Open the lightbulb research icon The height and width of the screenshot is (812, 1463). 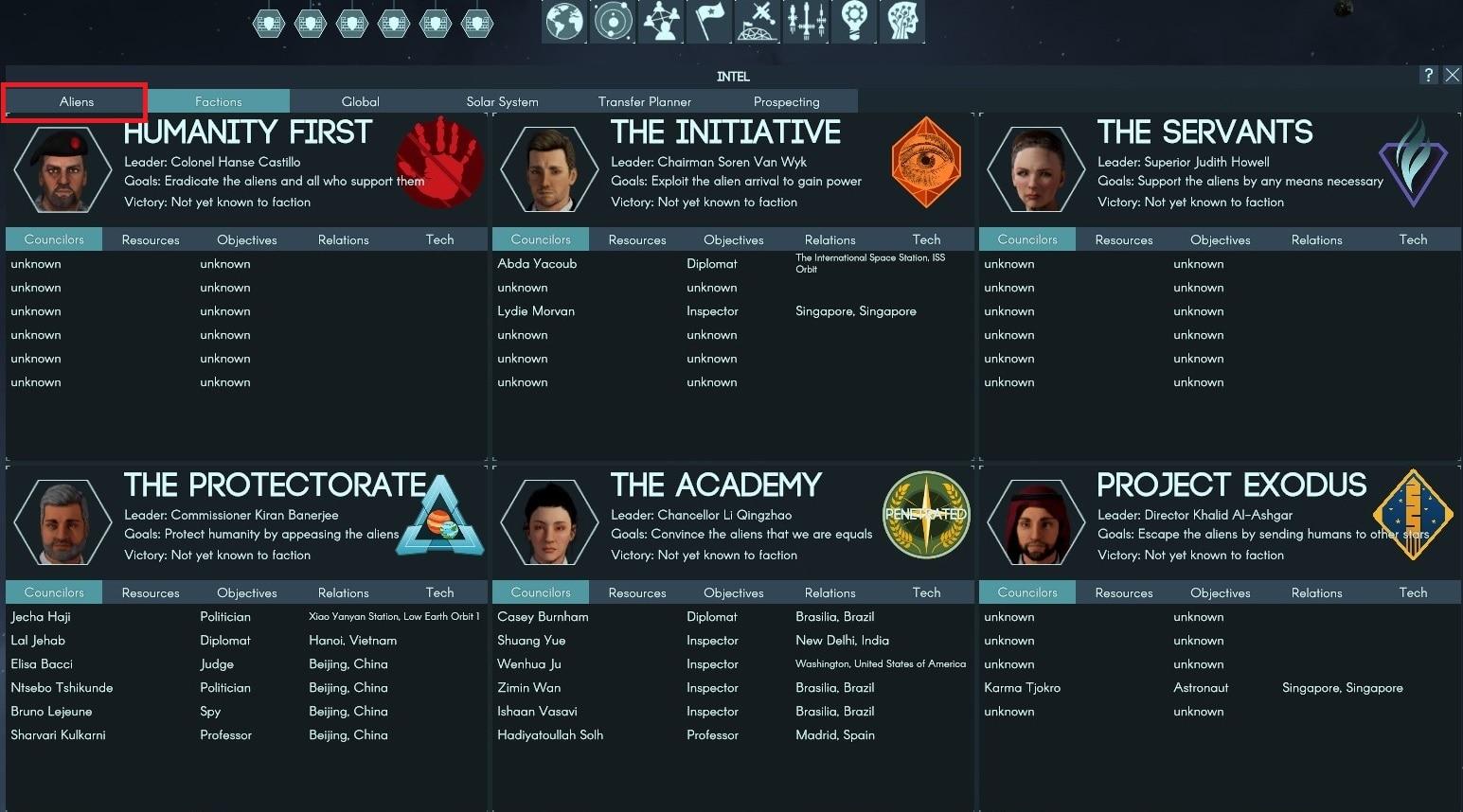point(853,21)
